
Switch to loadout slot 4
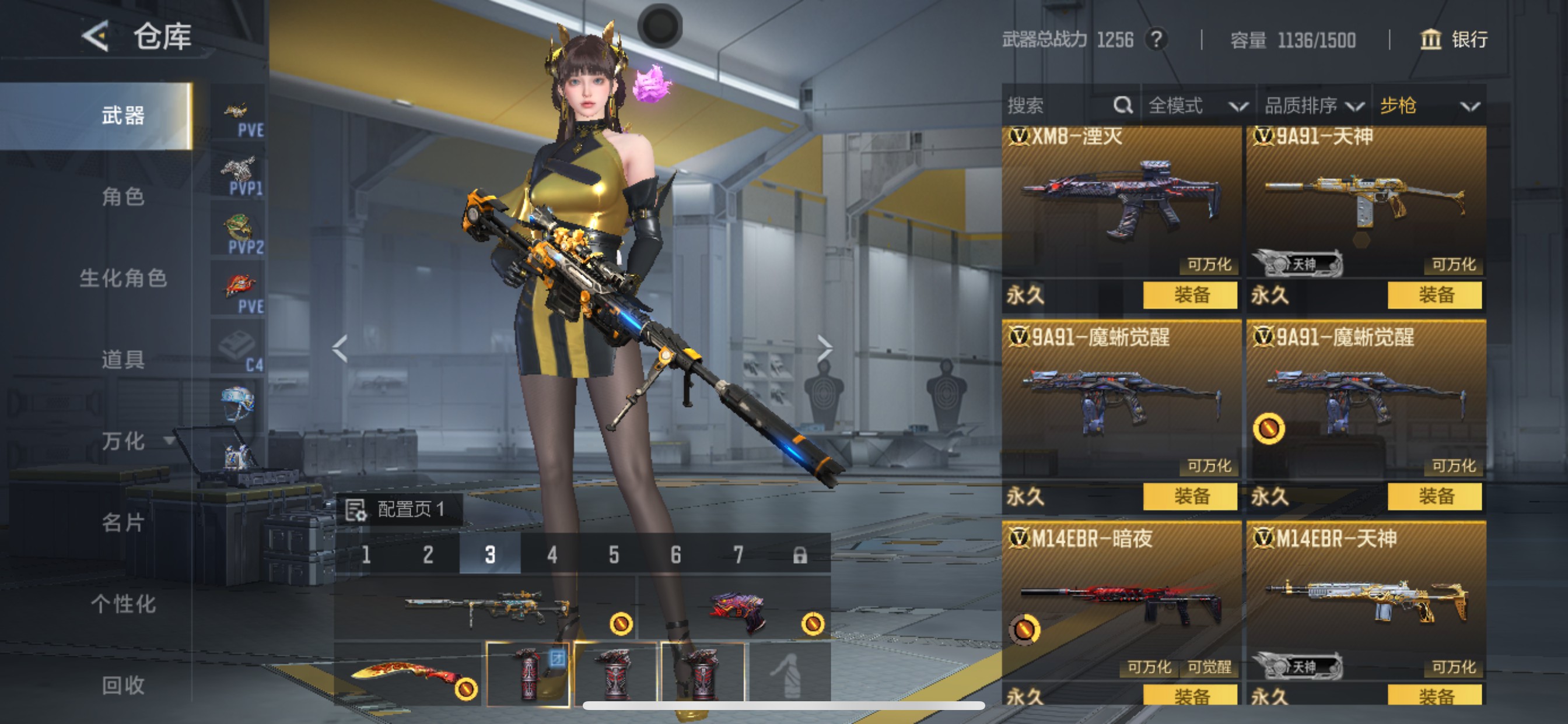(551, 554)
